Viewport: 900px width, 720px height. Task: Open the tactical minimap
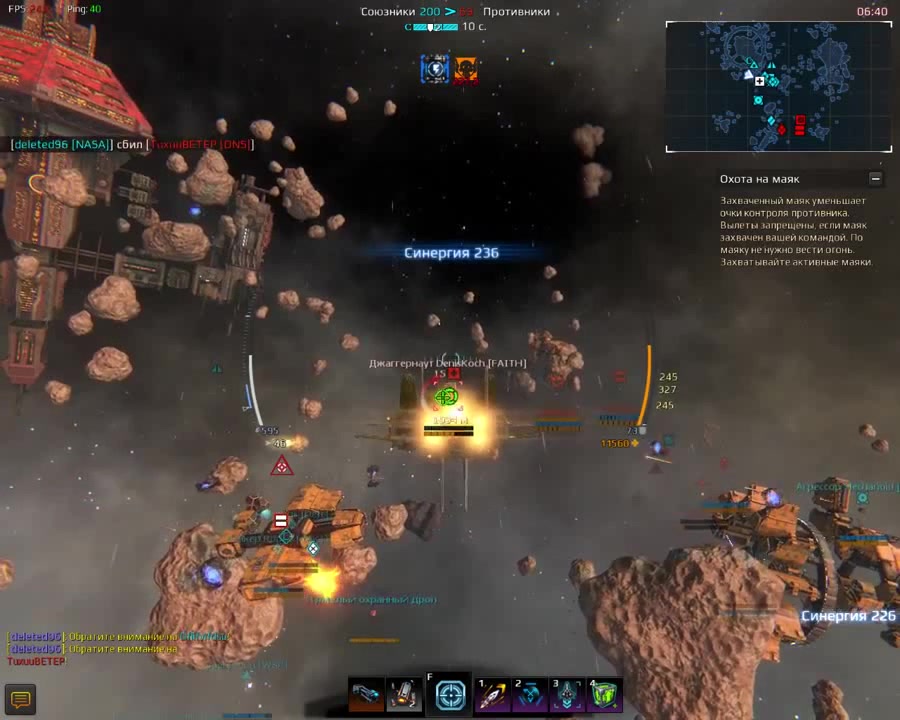point(779,87)
